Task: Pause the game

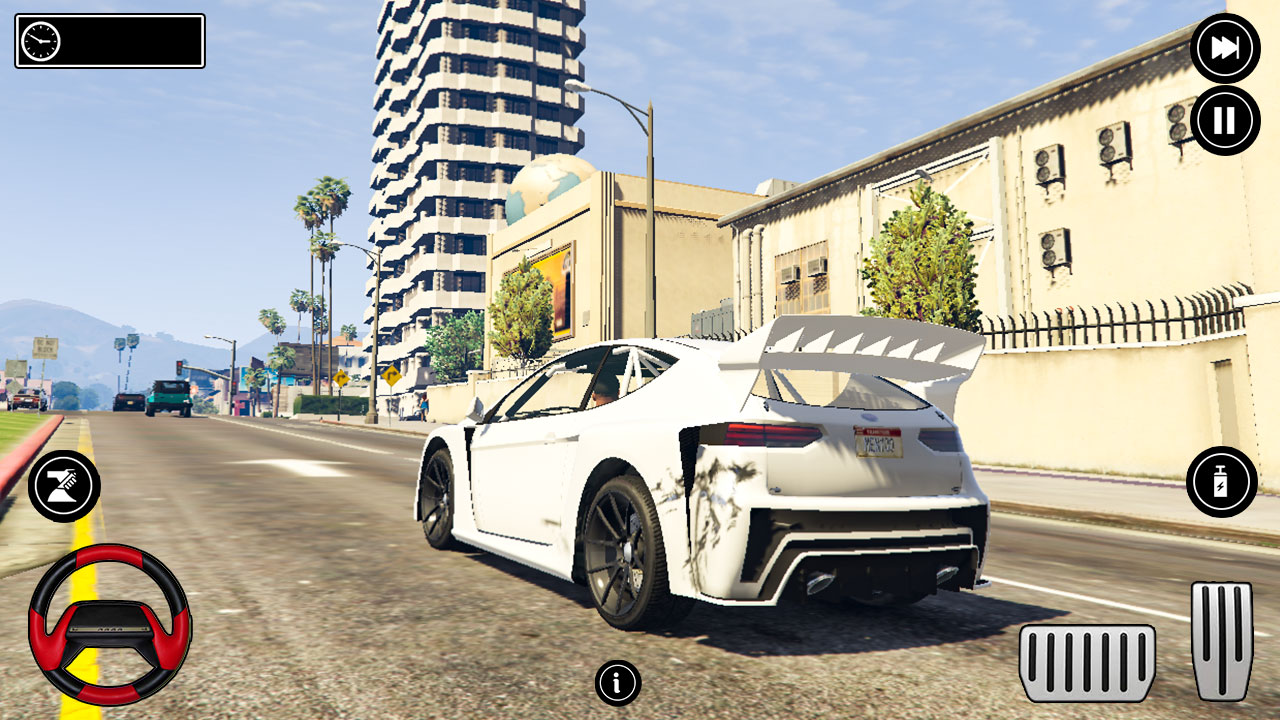Action: [1225, 120]
